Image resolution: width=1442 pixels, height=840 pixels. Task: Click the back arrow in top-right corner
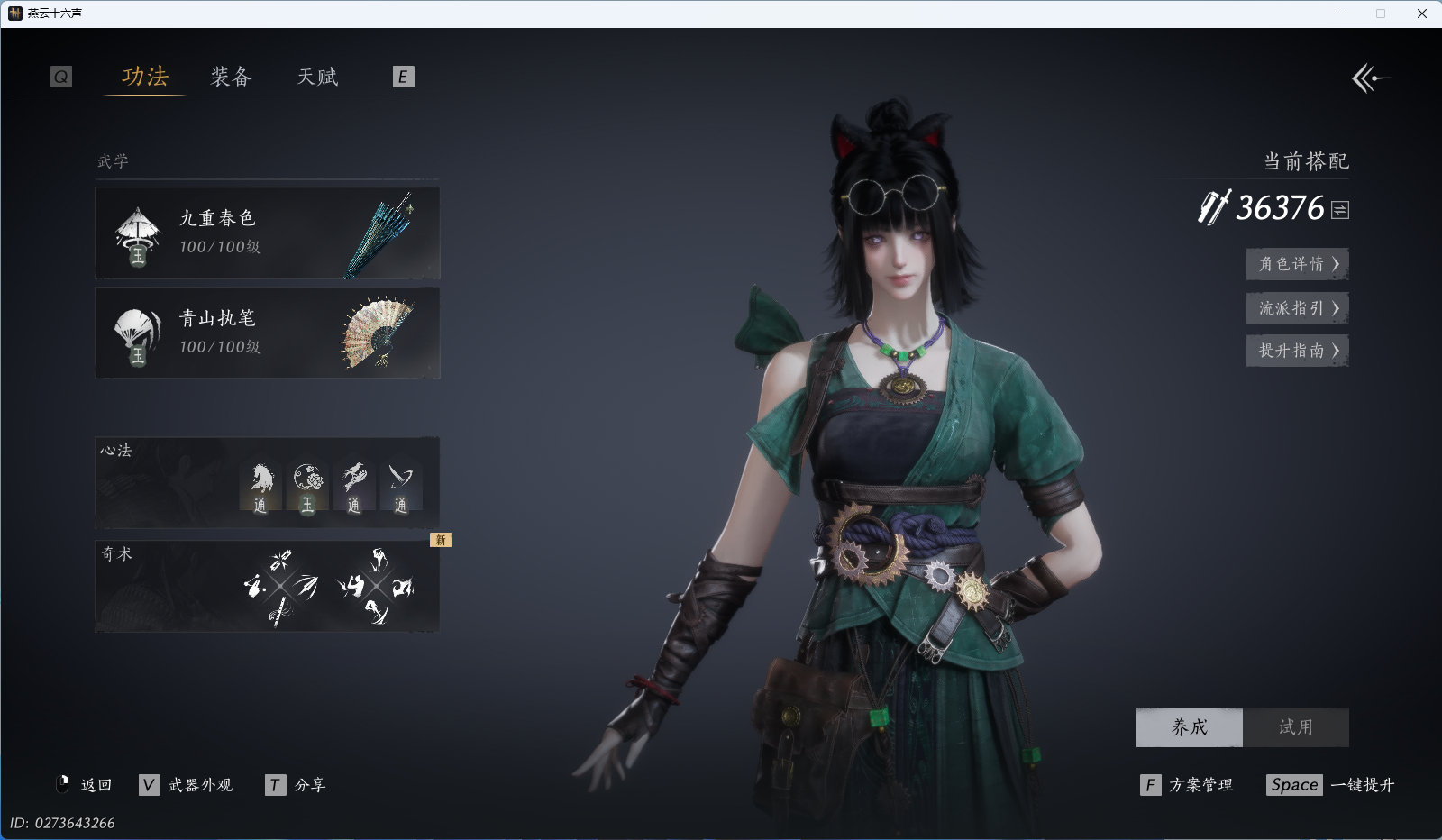click(1370, 78)
